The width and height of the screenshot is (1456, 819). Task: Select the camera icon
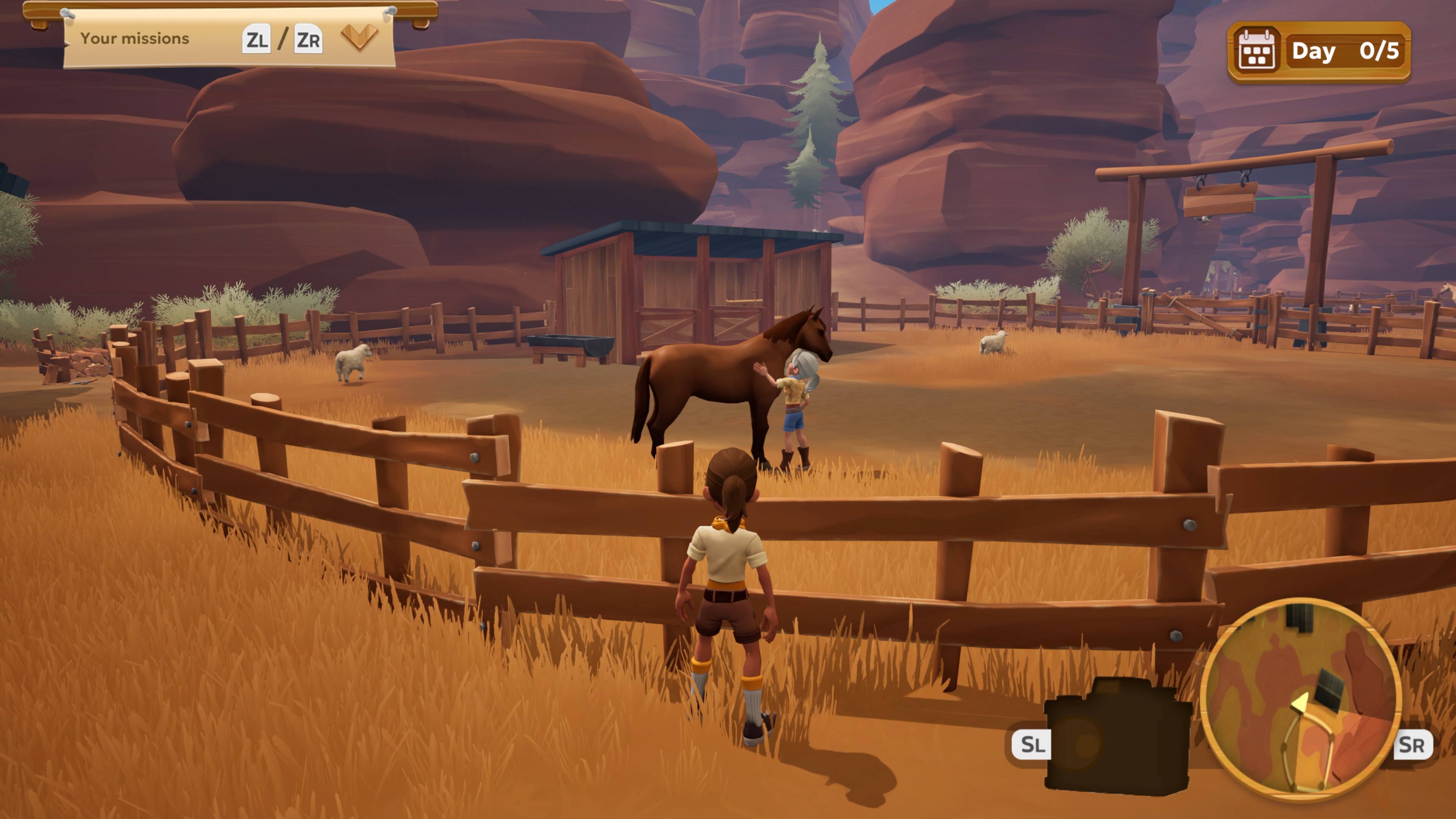pos(1117,736)
